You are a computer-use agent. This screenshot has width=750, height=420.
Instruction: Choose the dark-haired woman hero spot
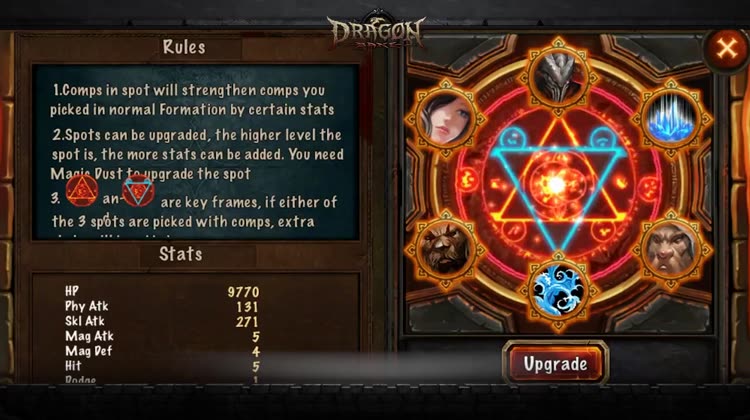(x=441, y=118)
